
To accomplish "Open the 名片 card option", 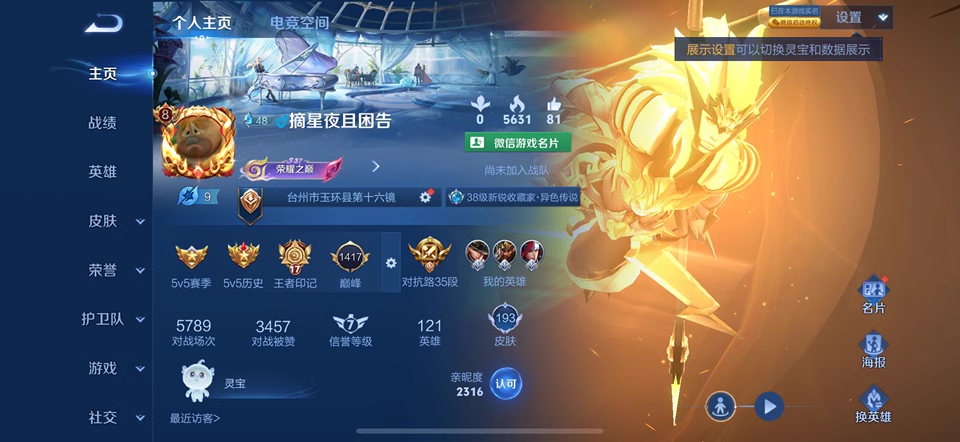I will 873,295.
